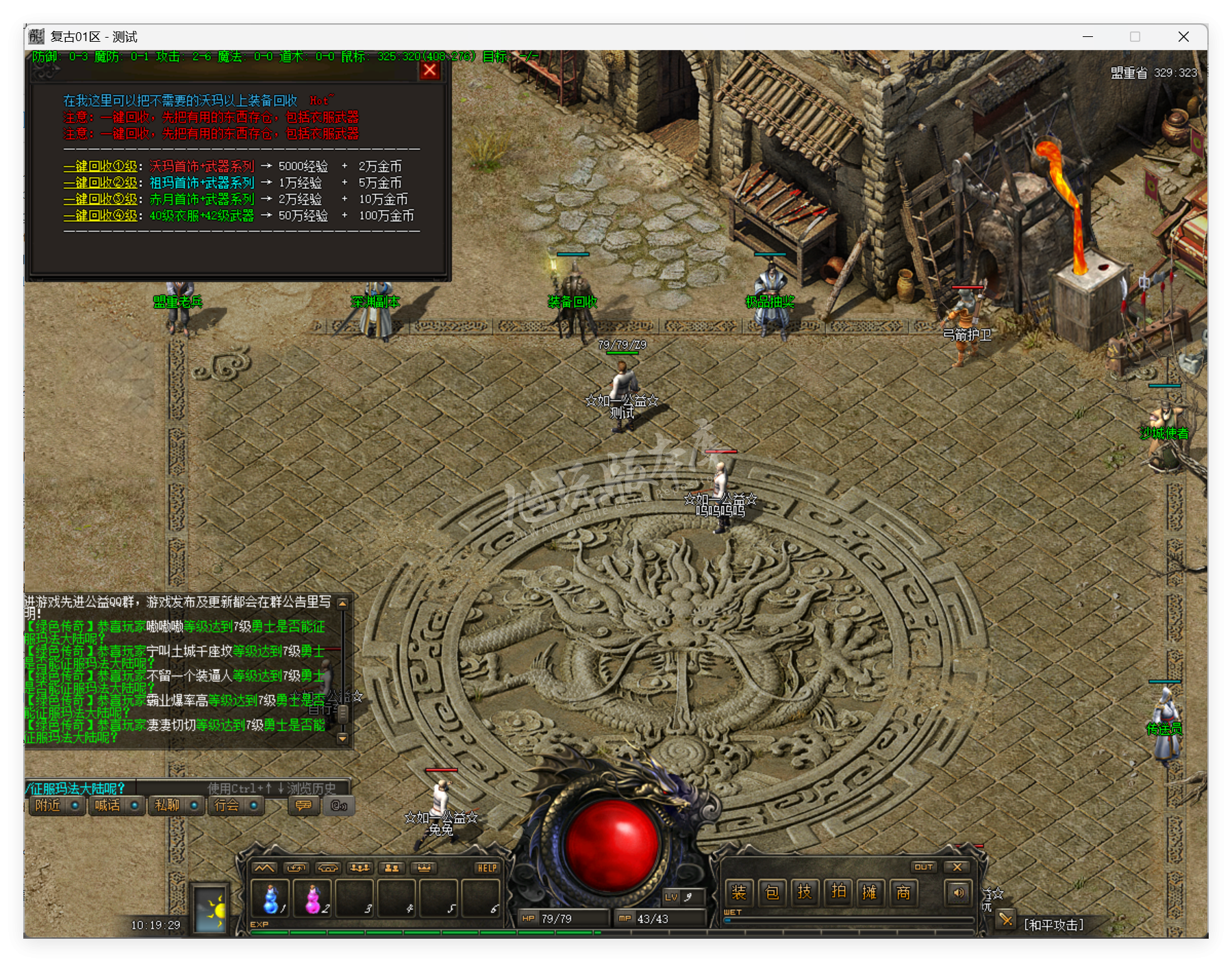Open guild window via the crown icon
Screen dimensions: 1232x962
click(x=425, y=868)
